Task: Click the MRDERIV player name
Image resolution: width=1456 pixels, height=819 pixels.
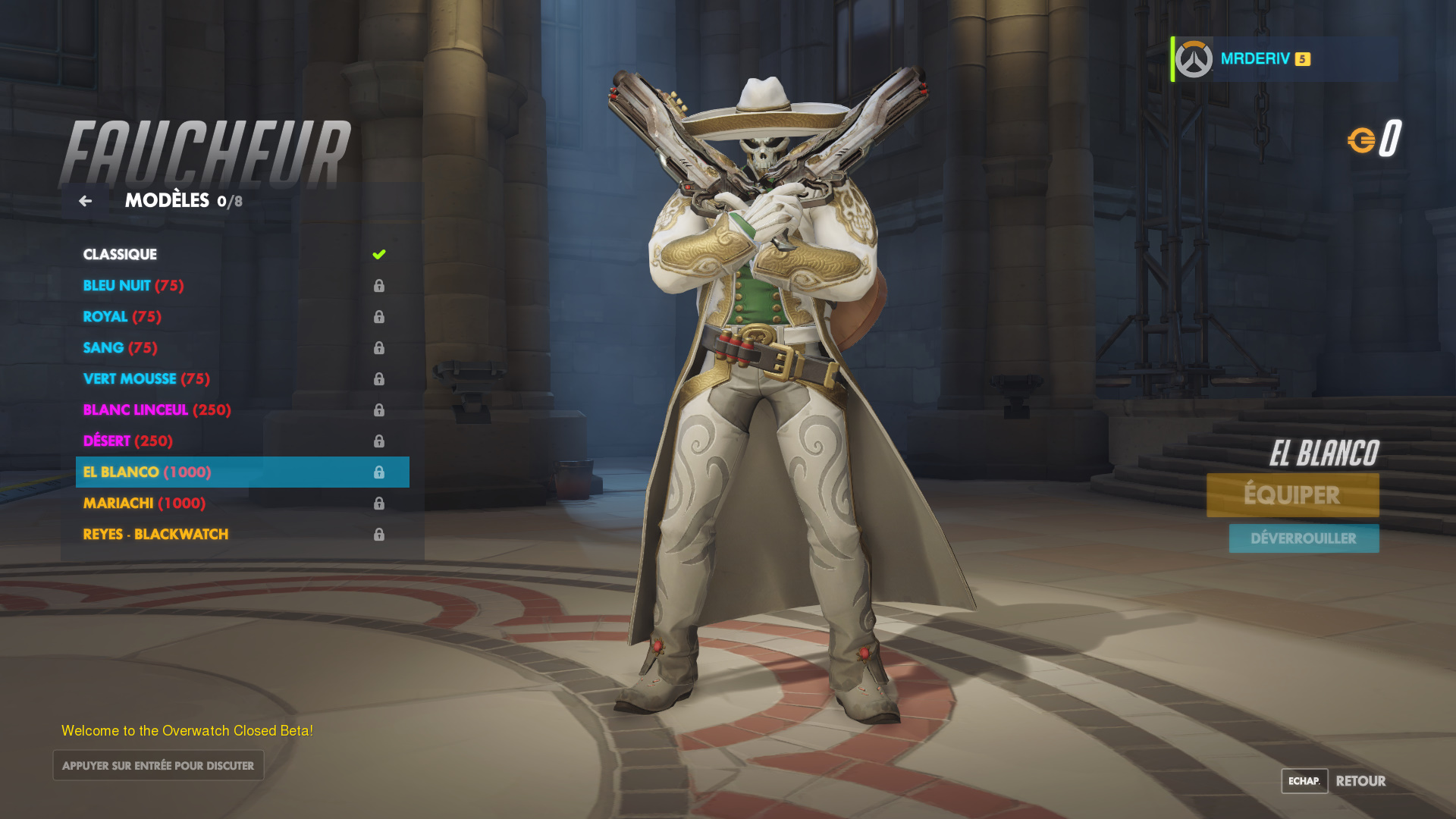Action: point(1257,58)
